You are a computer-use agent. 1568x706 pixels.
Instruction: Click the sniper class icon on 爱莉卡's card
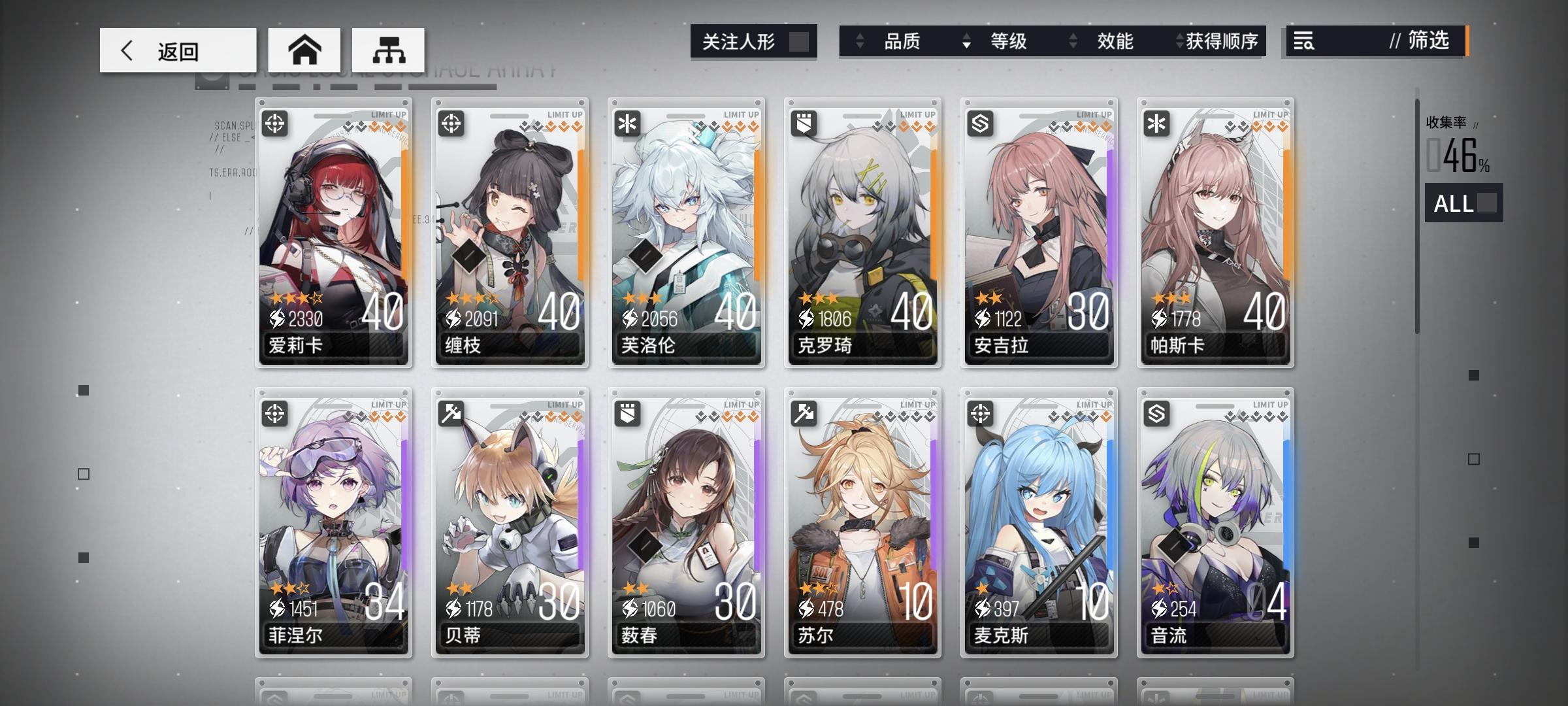tap(274, 124)
